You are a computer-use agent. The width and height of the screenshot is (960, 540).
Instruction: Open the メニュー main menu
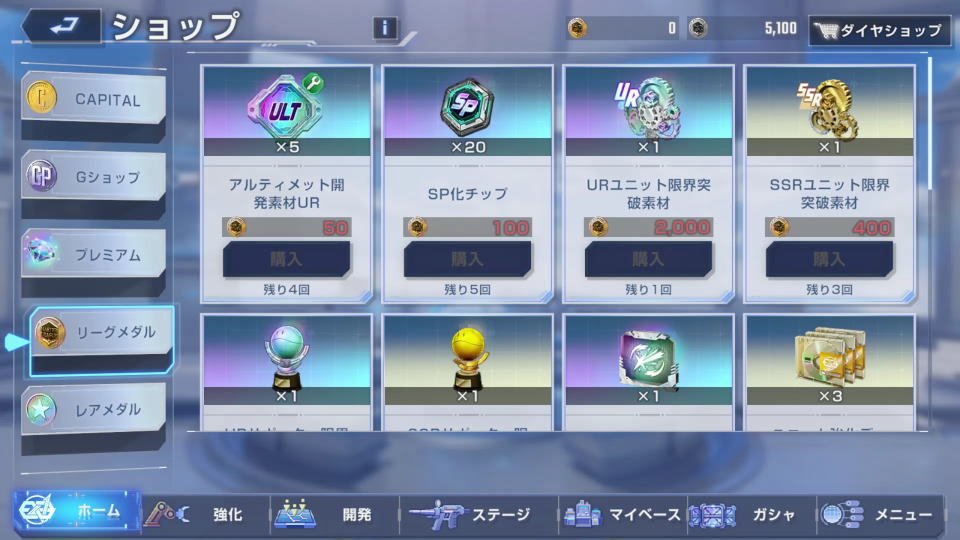click(880, 514)
